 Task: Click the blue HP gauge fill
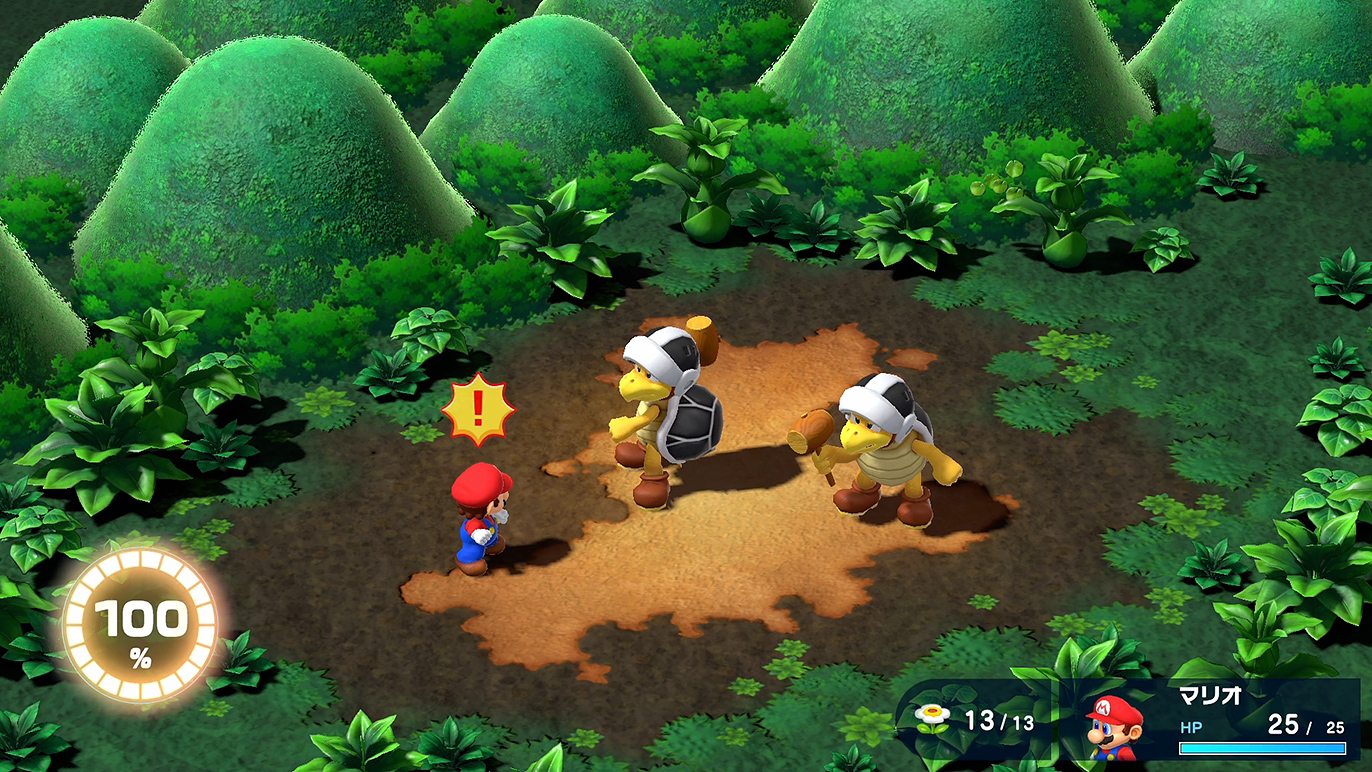[x=1260, y=746]
